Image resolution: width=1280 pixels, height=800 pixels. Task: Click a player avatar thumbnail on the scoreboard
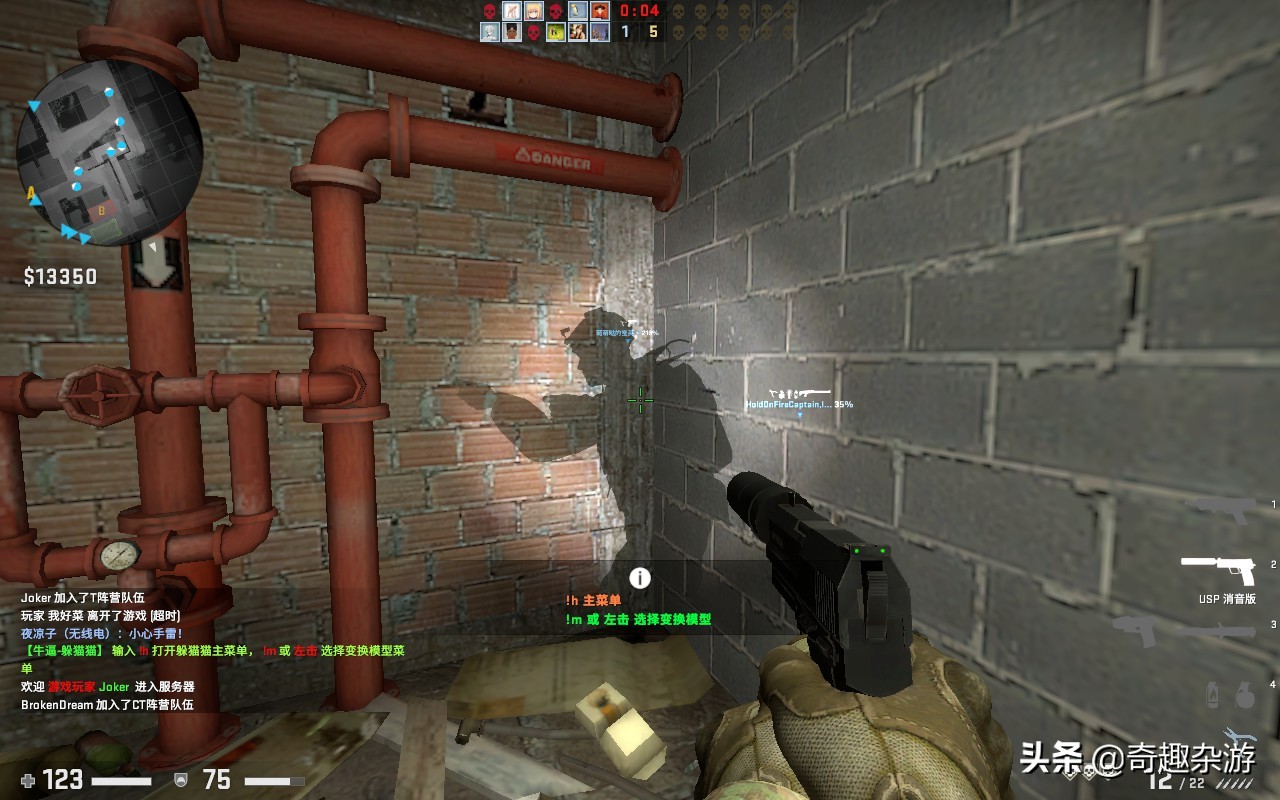(x=510, y=11)
